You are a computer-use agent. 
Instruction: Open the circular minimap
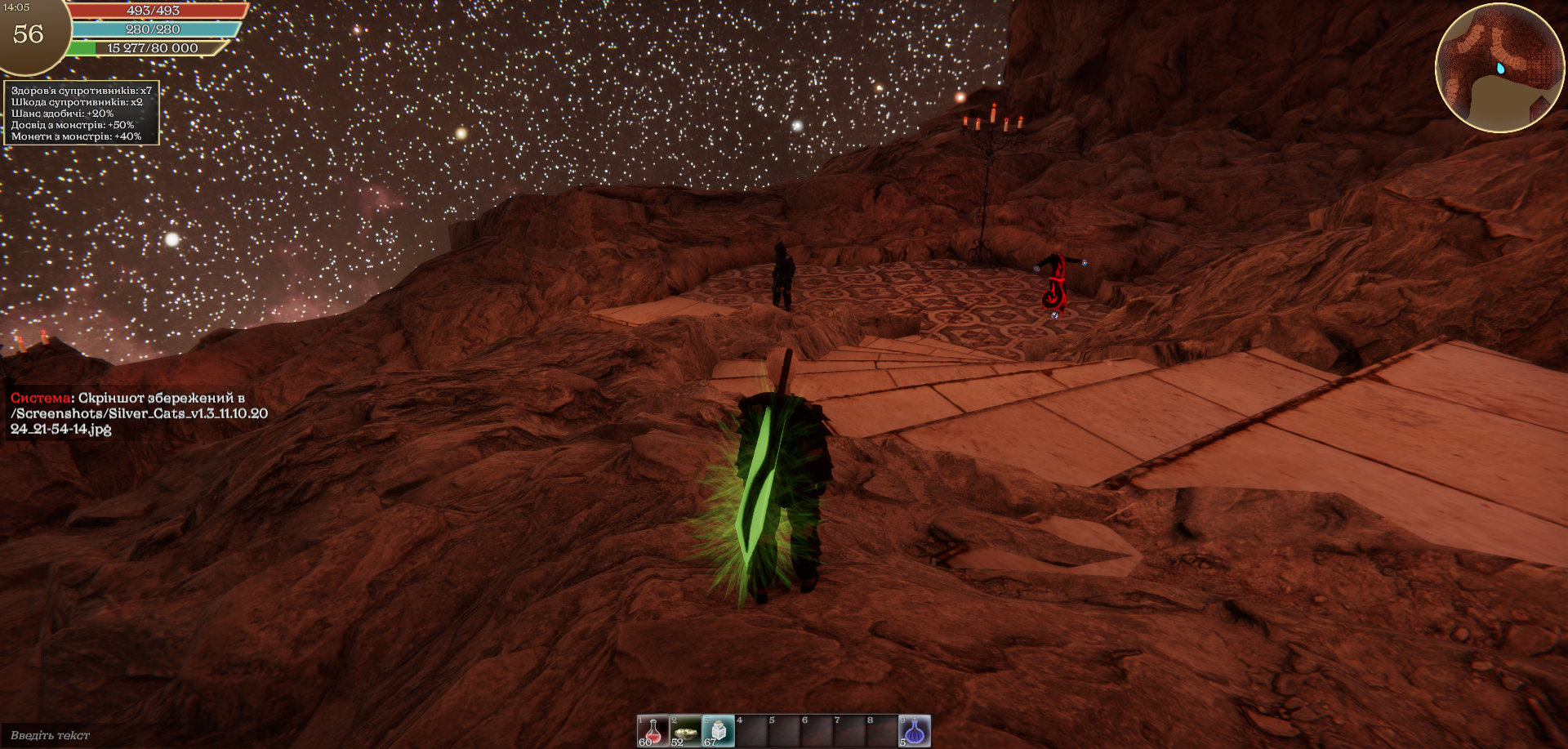(x=1499, y=67)
